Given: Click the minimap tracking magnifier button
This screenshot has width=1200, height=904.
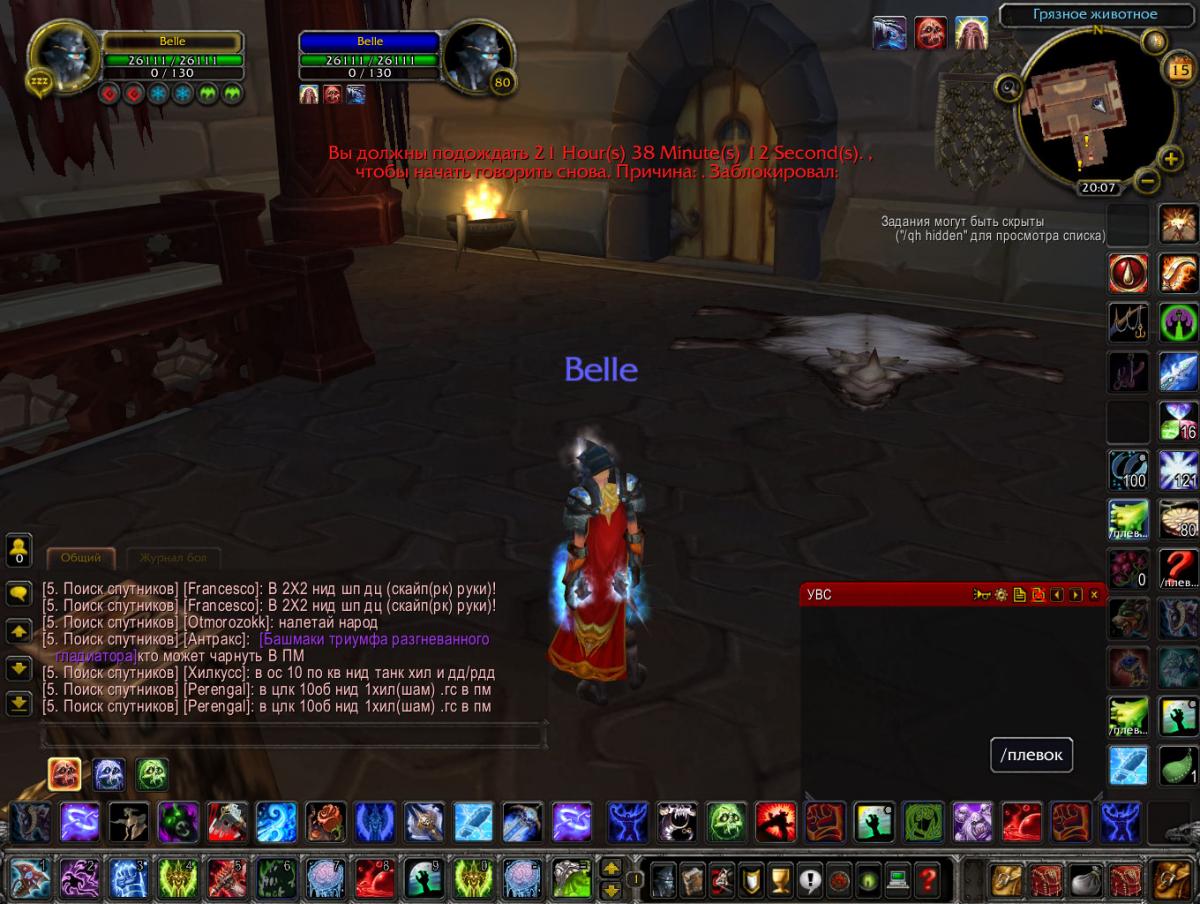Looking at the screenshot, I should [1008, 88].
